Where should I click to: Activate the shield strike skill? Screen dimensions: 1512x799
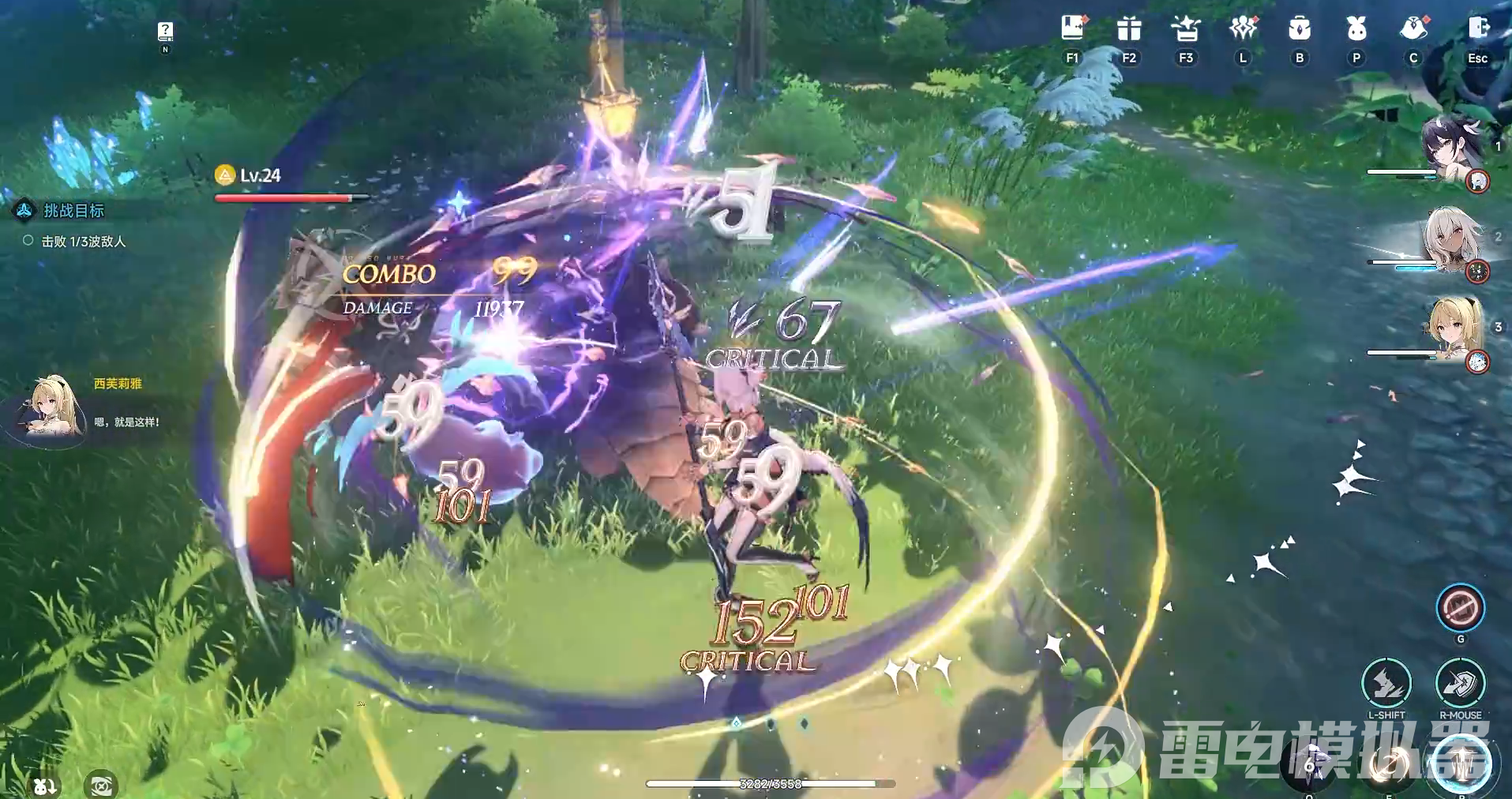point(1460,684)
